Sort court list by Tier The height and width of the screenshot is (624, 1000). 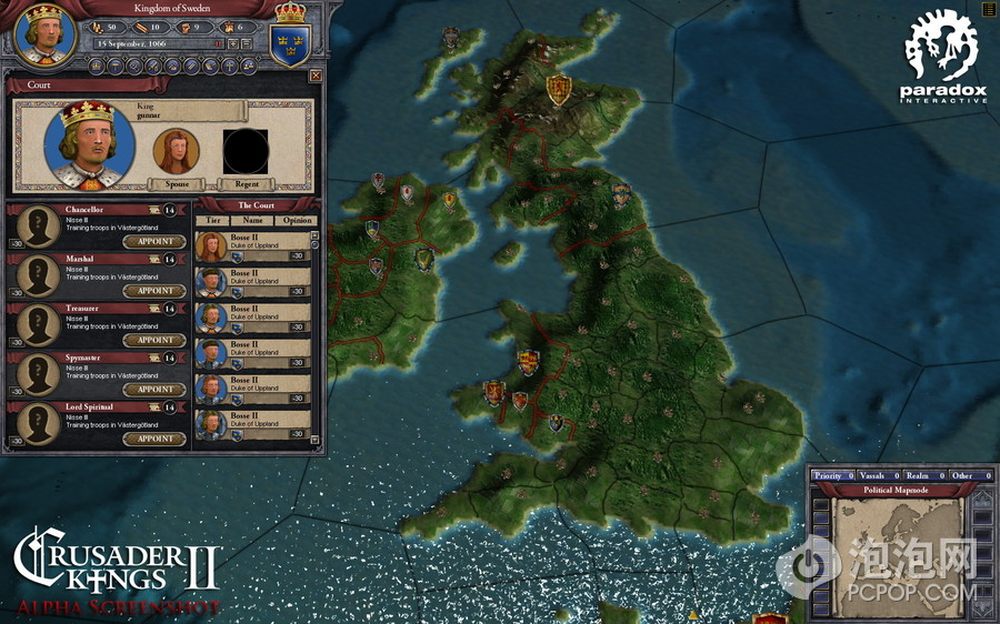(x=212, y=219)
